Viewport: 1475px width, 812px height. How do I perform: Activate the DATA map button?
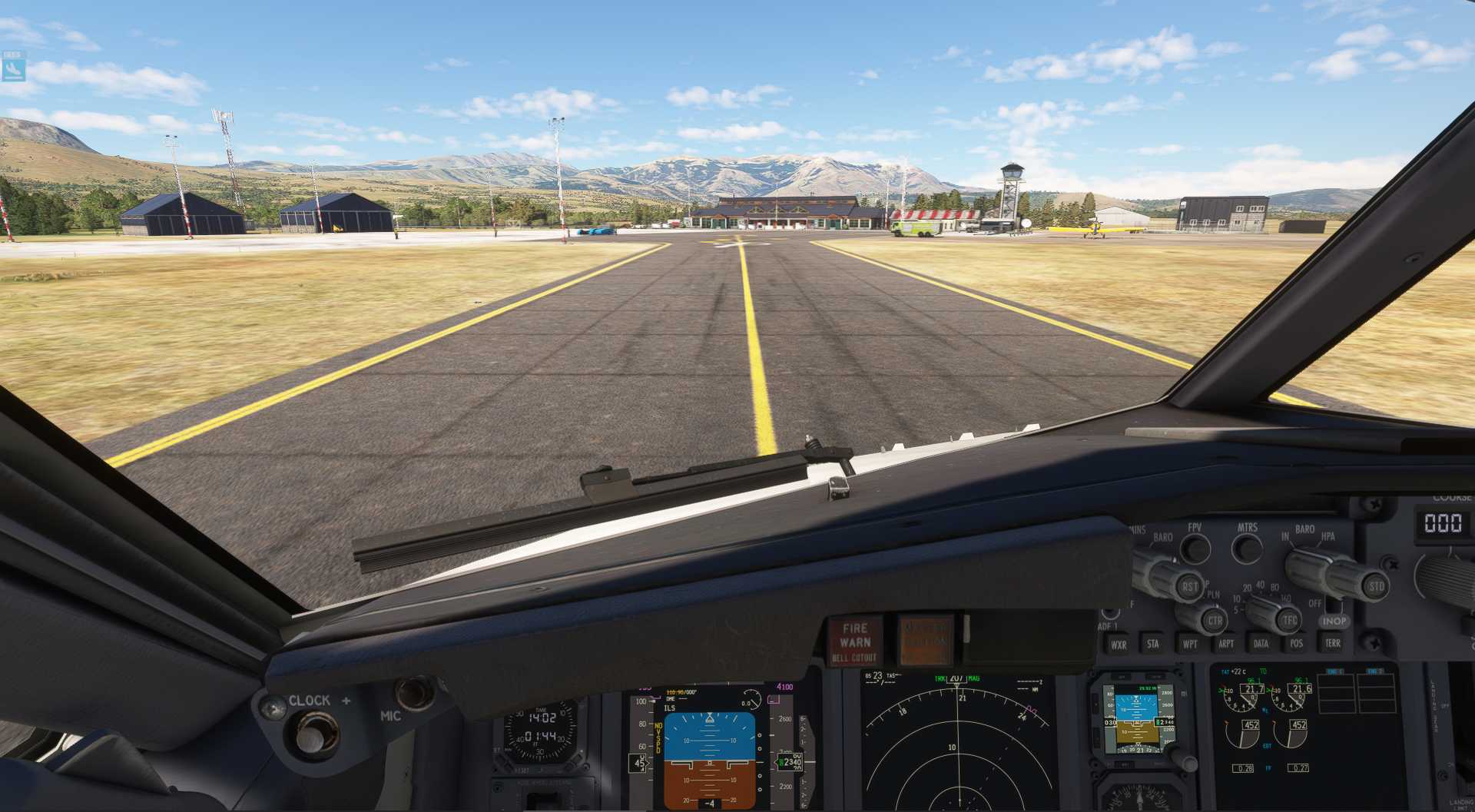[1261, 644]
